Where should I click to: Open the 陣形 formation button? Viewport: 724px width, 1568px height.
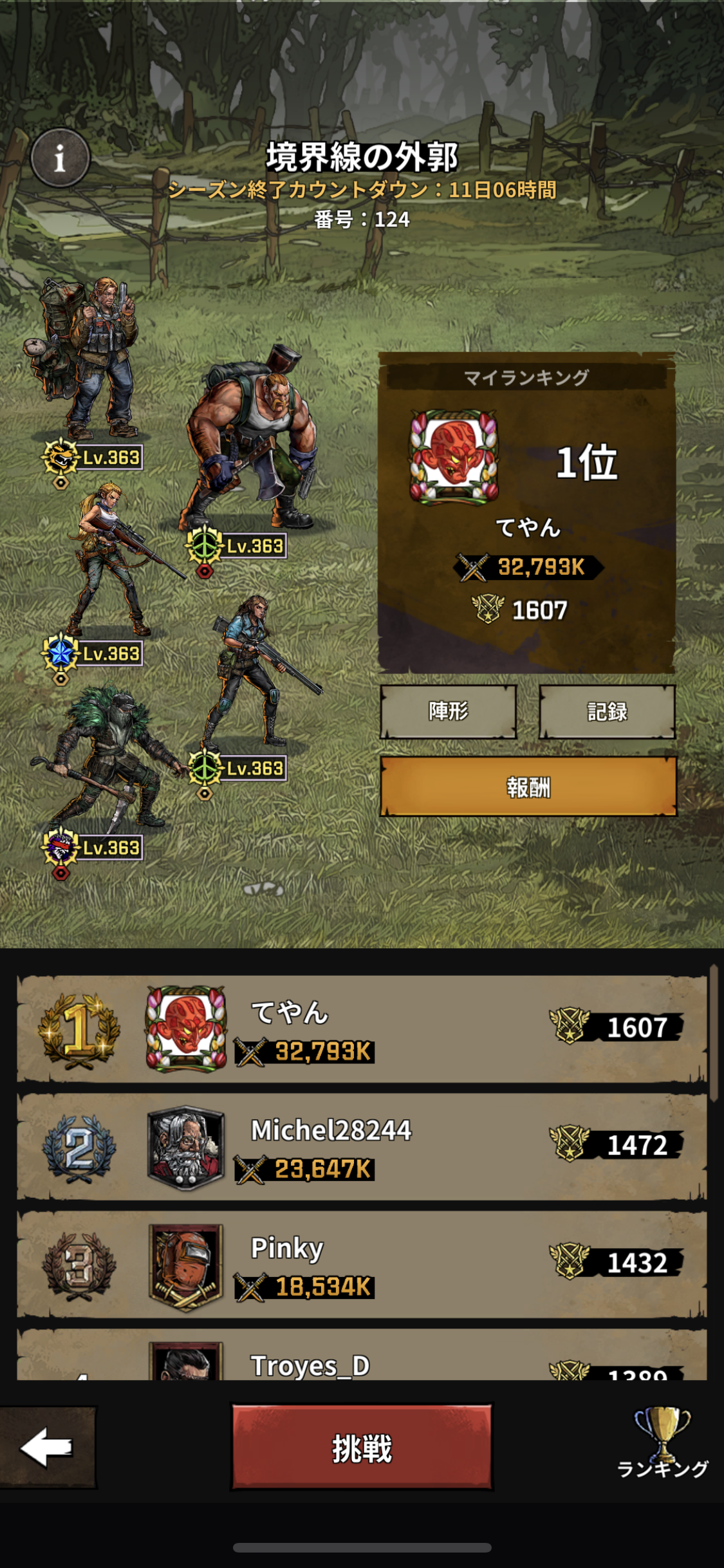click(x=449, y=711)
